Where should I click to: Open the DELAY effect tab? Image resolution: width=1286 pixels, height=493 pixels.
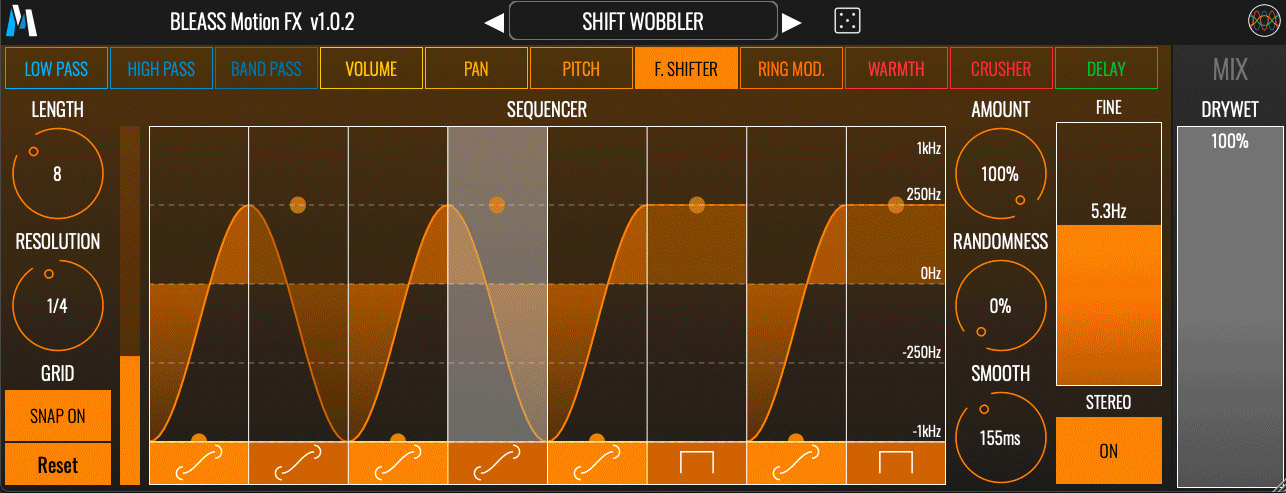click(1106, 69)
